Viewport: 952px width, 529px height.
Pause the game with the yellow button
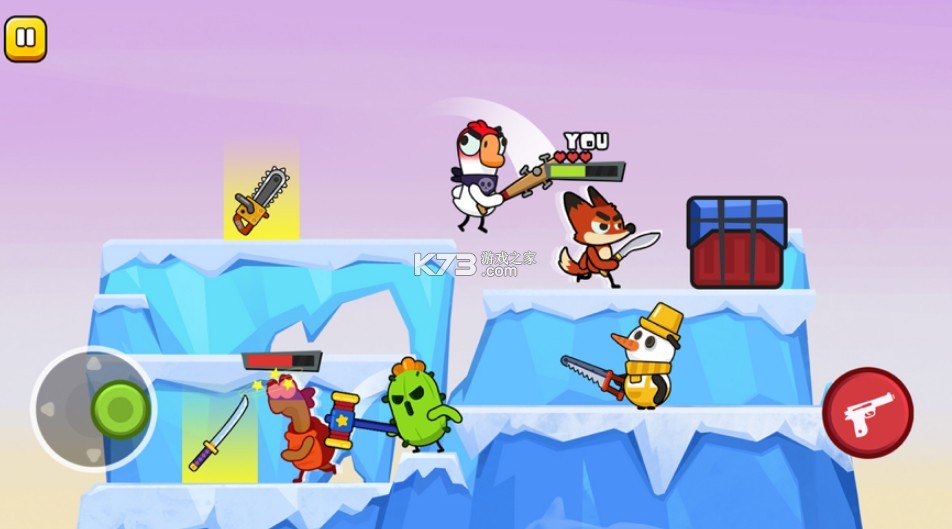[26, 39]
